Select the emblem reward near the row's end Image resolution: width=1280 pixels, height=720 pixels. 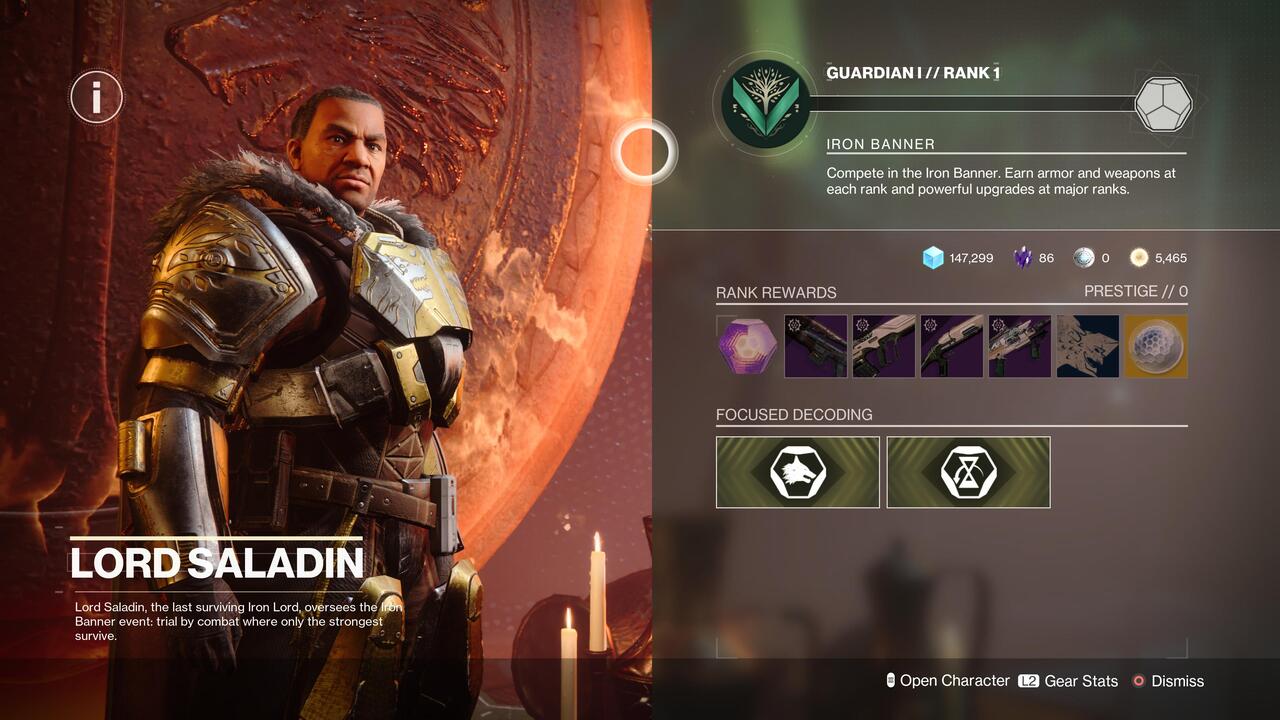coord(1087,346)
